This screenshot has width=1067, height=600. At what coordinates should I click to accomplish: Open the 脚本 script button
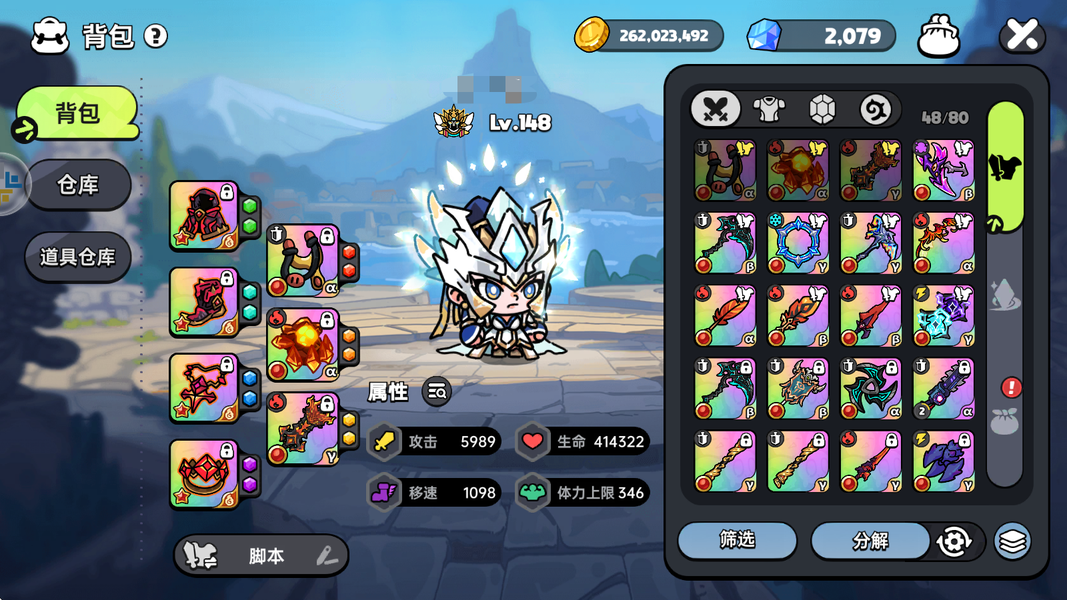262,556
